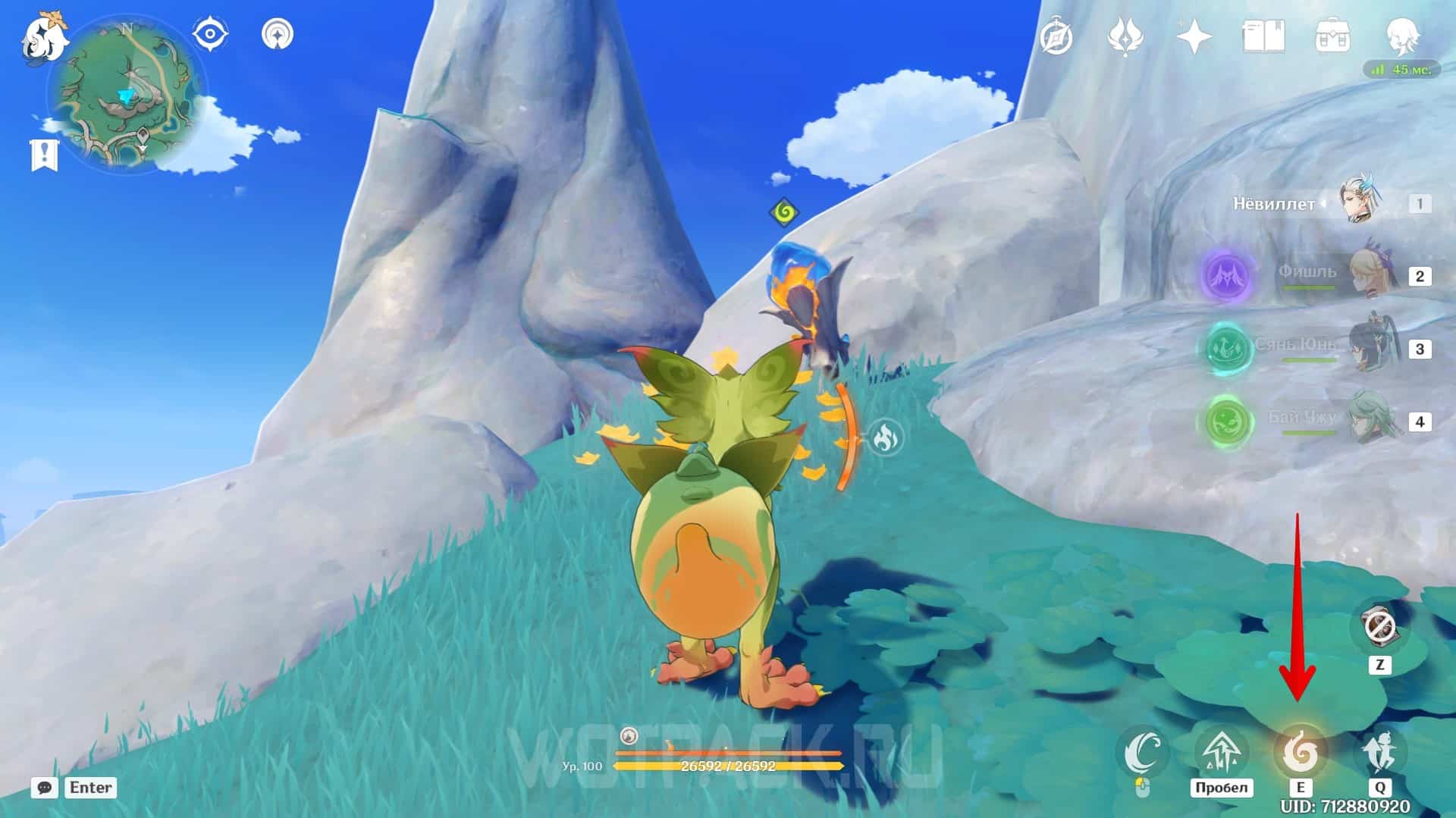Image resolution: width=1456 pixels, height=818 pixels.
Task: Open the character head profile icon
Action: pyautogui.click(x=1400, y=35)
